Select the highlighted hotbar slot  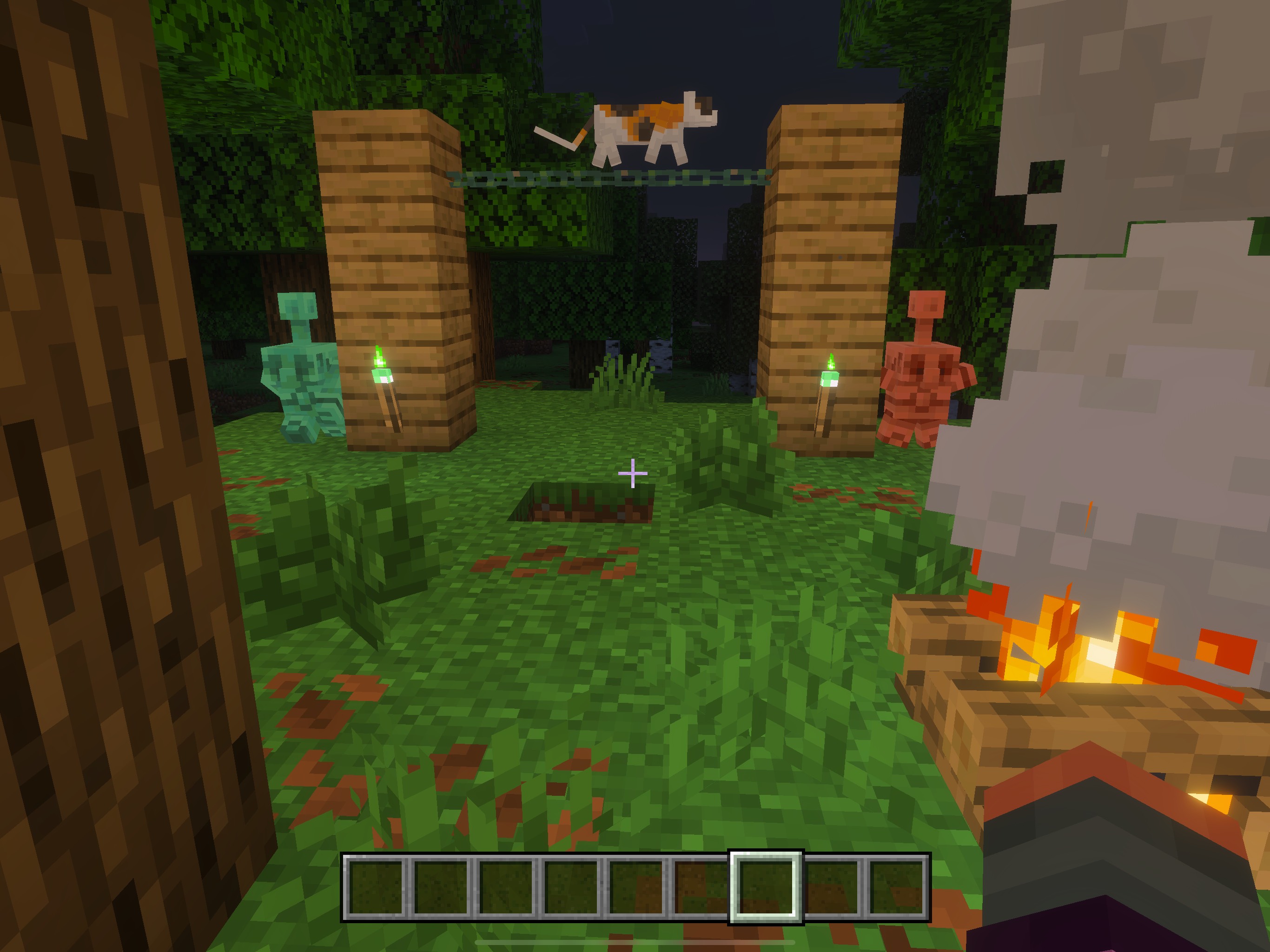tap(765, 887)
